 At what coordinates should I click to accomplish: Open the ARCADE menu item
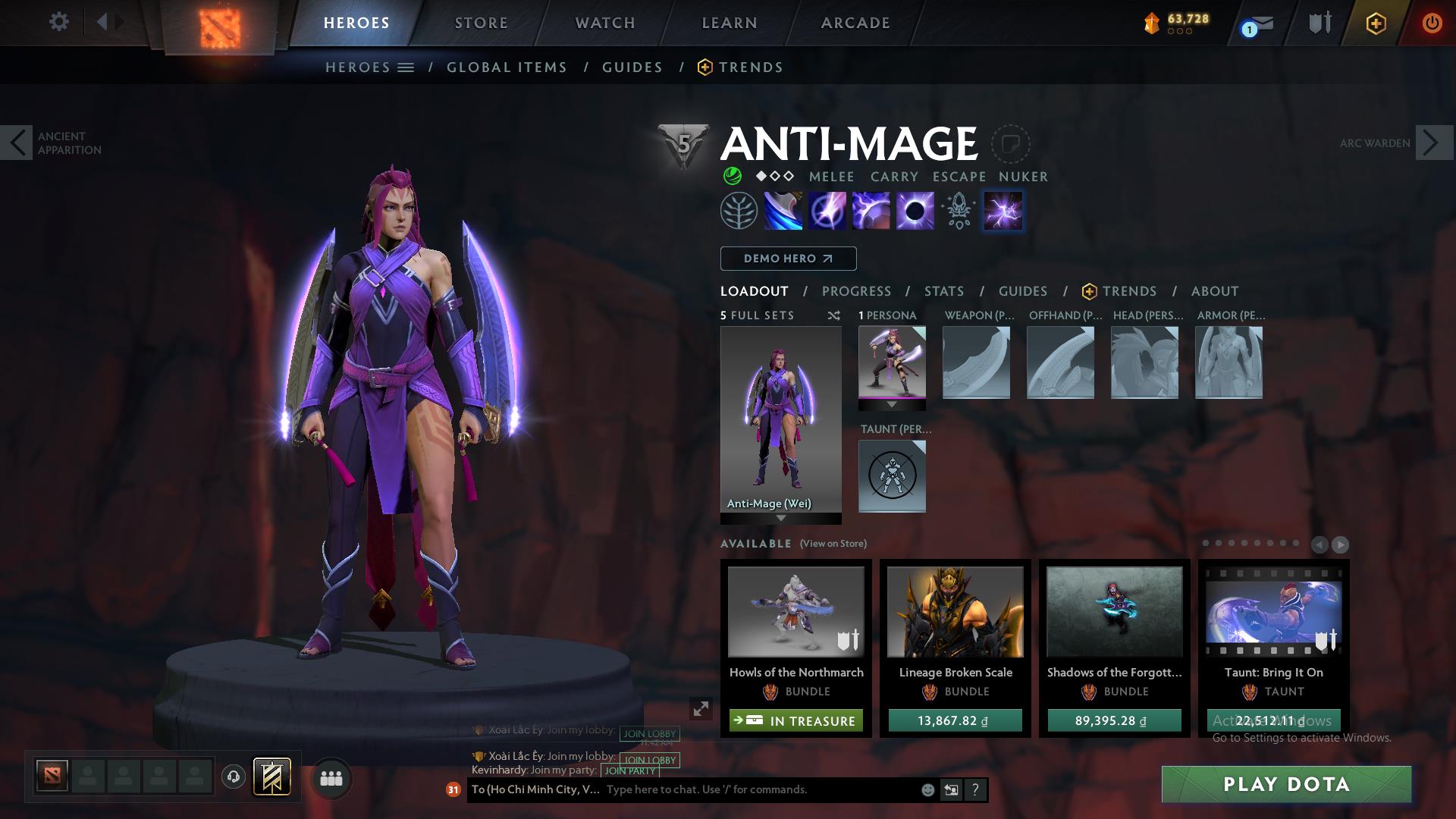(855, 23)
